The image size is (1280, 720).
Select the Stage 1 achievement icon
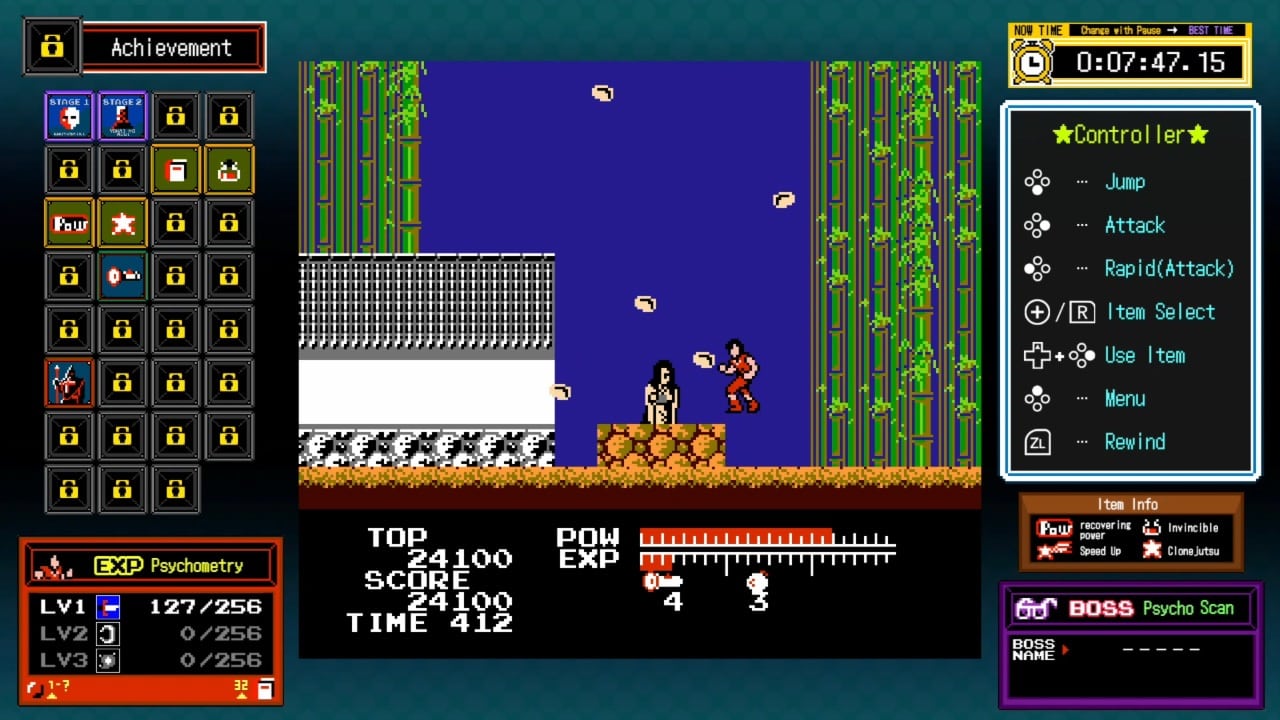point(68,115)
